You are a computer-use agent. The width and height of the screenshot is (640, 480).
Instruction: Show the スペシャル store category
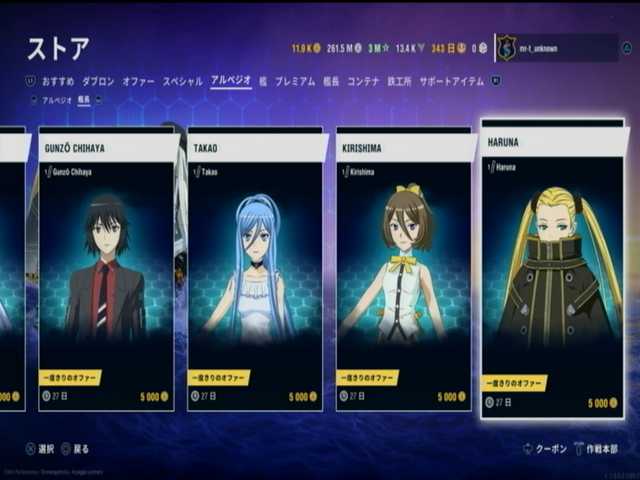point(182,81)
